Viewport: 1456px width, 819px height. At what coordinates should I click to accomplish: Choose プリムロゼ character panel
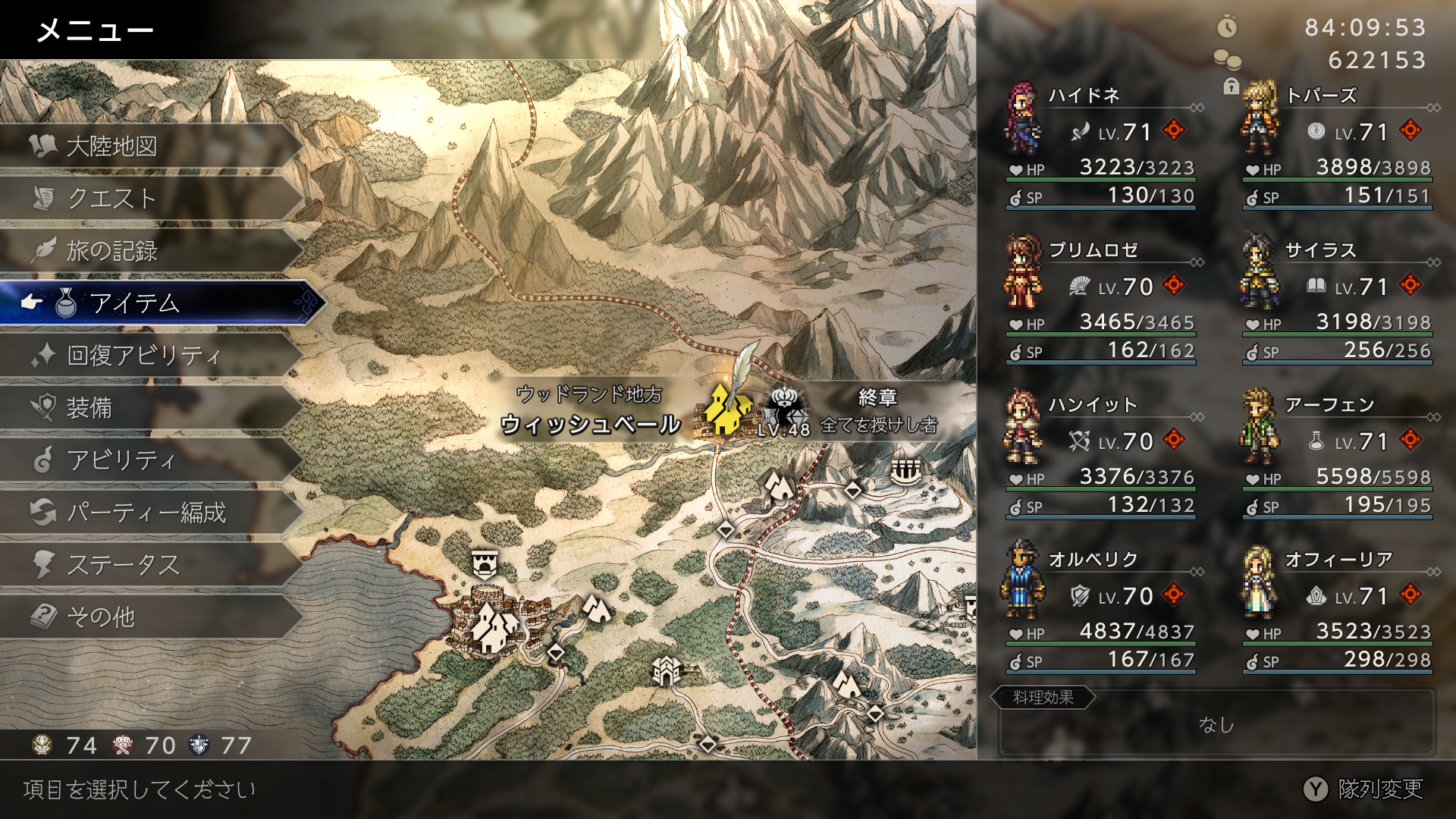pyautogui.click(x=1101, y=303)
